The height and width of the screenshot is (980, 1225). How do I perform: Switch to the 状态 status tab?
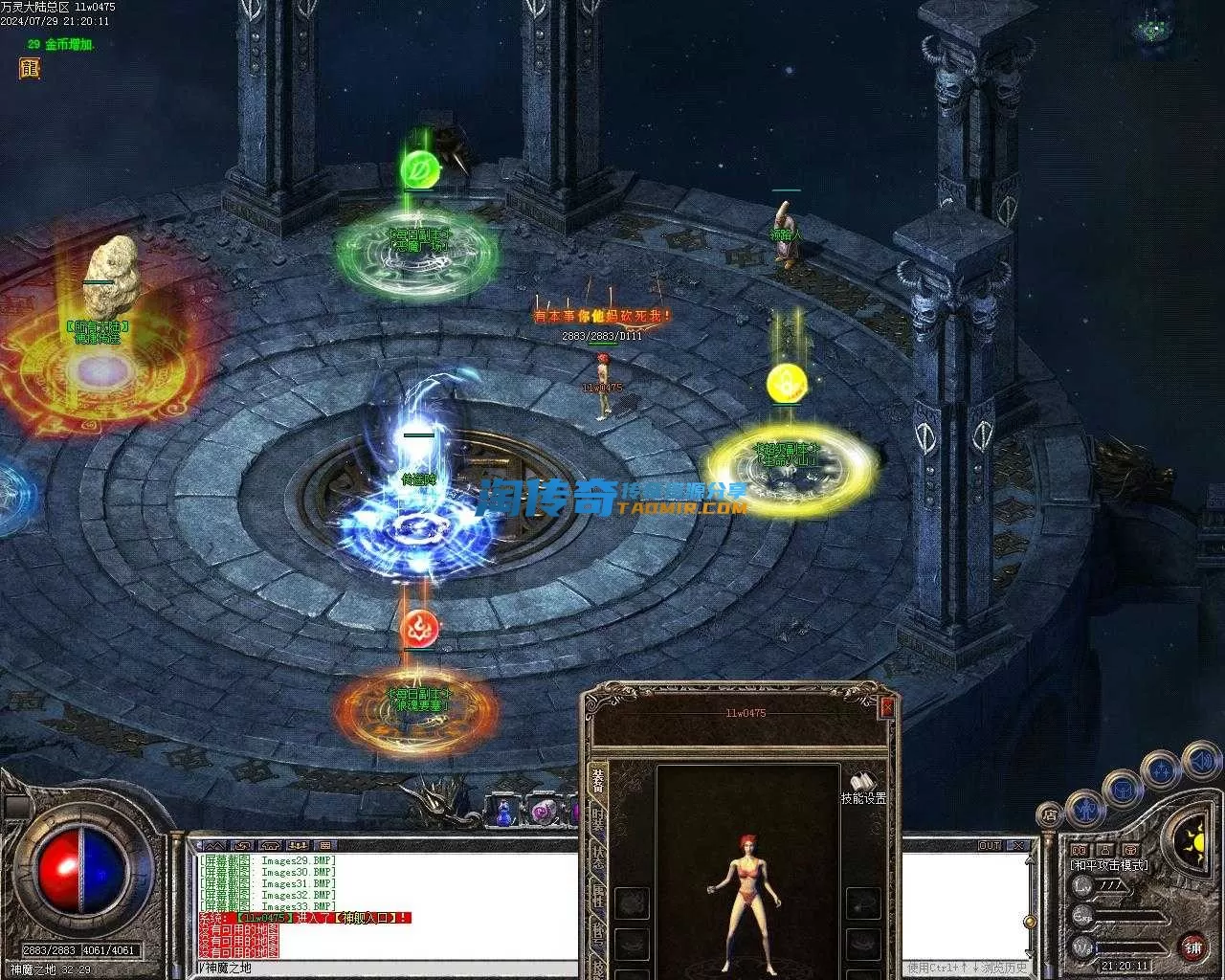pyautogui.click(x=597, y=857)
